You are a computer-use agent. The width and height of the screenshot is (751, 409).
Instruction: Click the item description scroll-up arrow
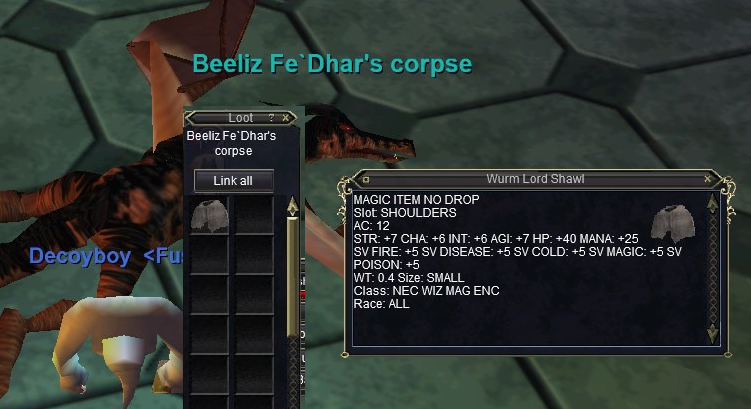point(712,203)
